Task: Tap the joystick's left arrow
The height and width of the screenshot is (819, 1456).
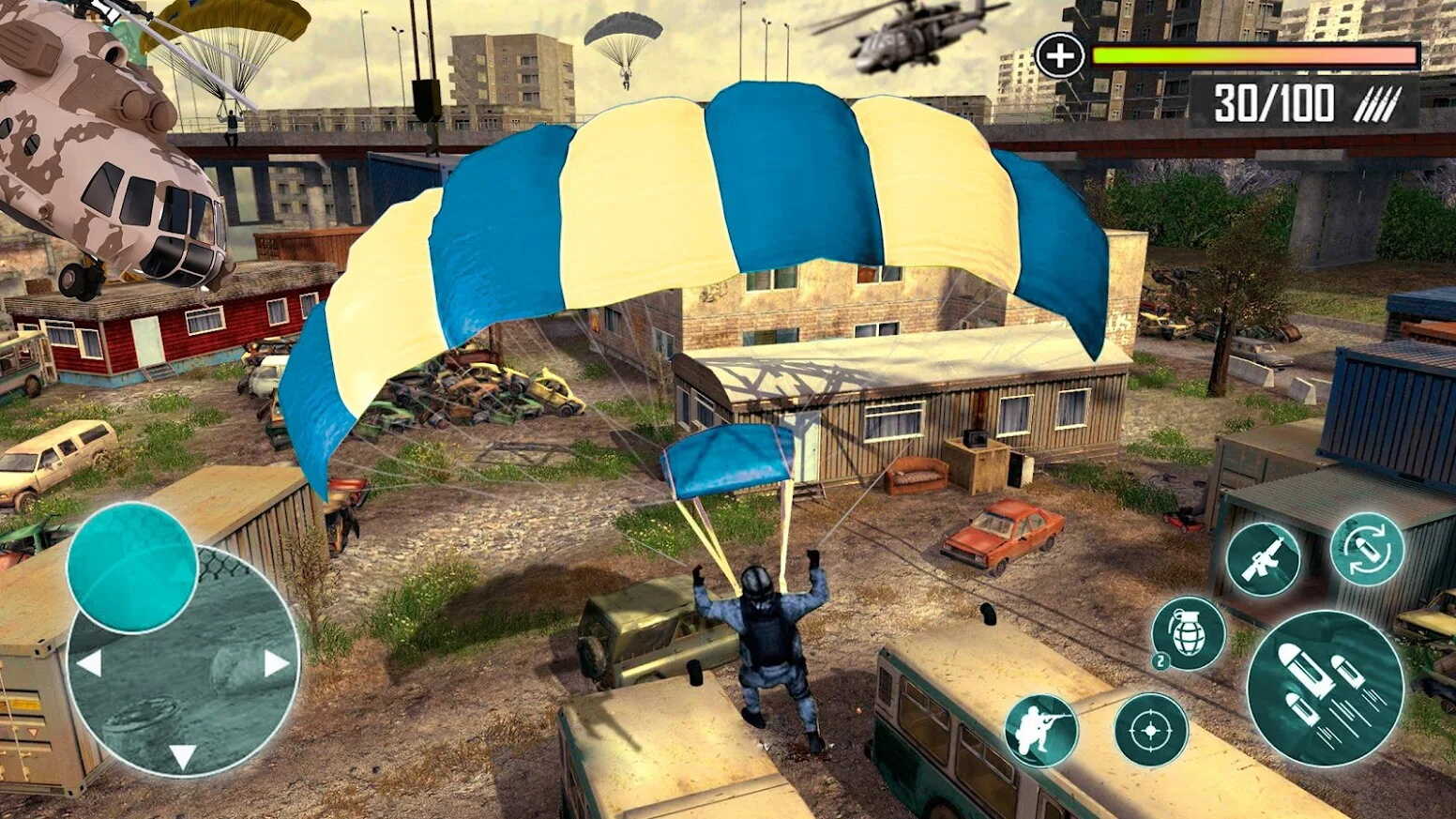Action: (x=89, y=664)
